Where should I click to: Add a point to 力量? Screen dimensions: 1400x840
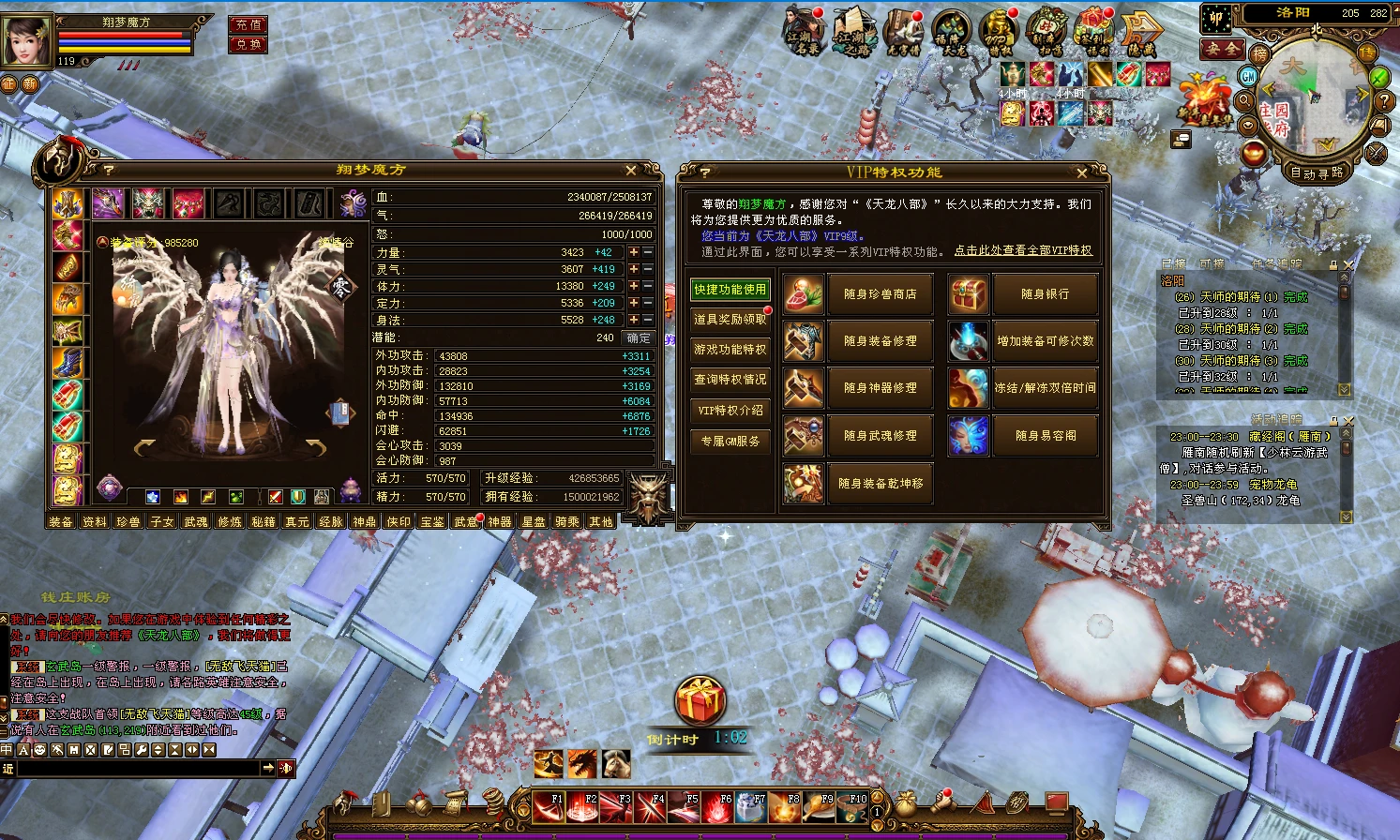click(x=634, y=252)
